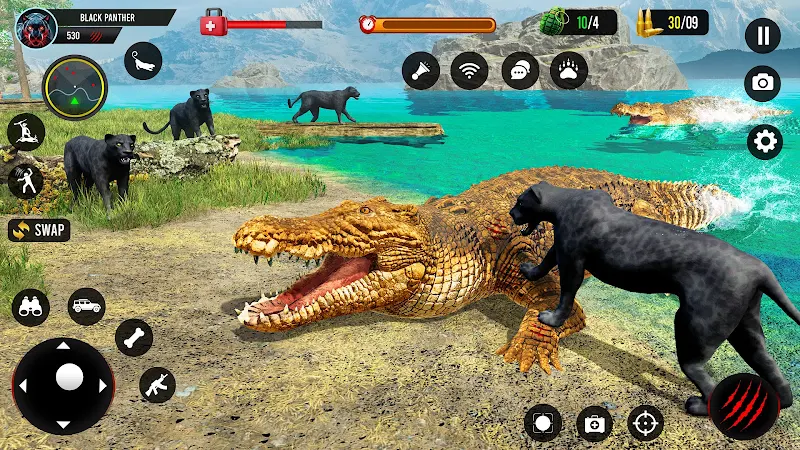Activate the red claw attack button
This screenshot has height=450, width=800.
(743, 406)
